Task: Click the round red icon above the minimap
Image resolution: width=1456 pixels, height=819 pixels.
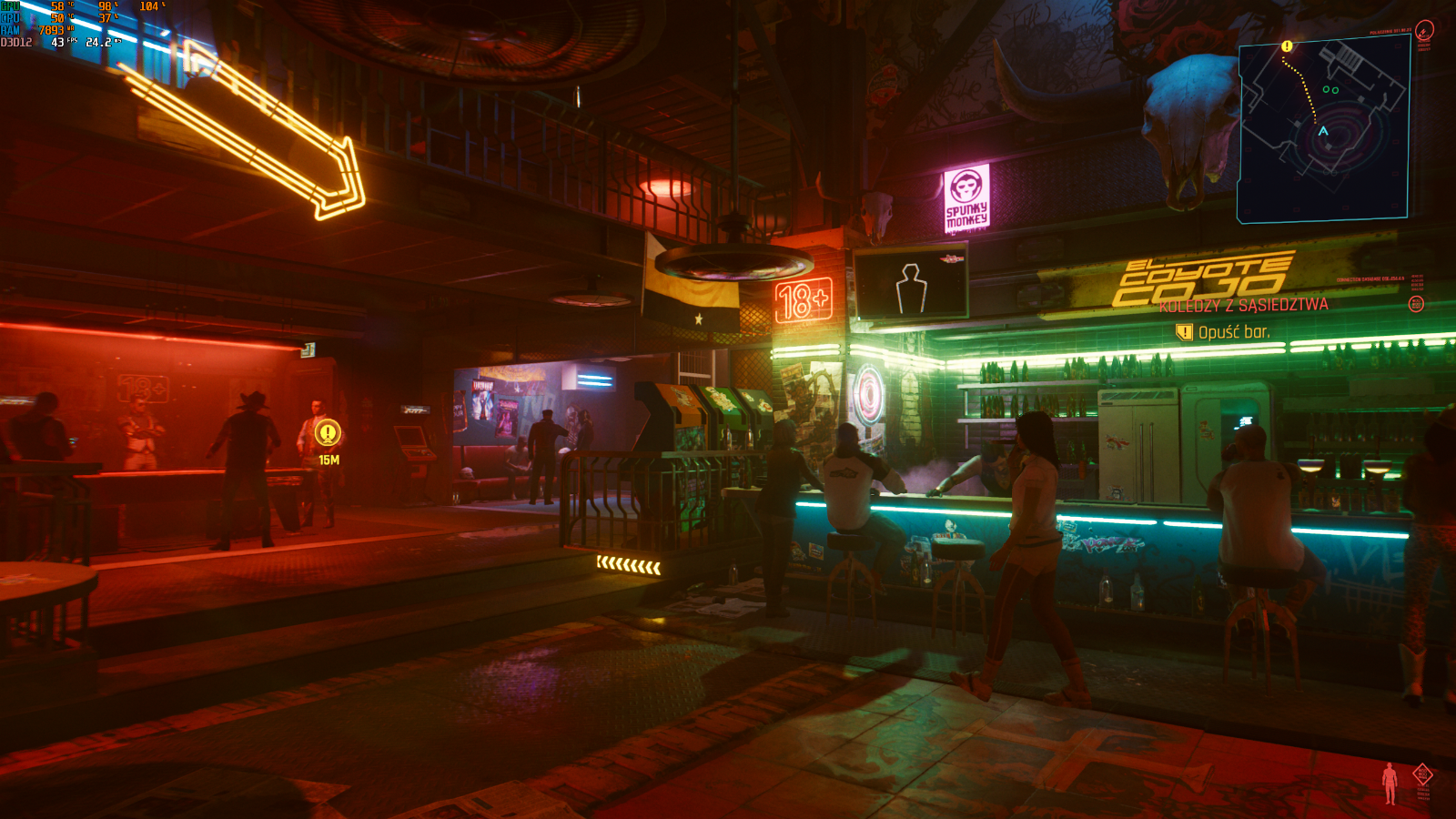Action: [1424, 30]
